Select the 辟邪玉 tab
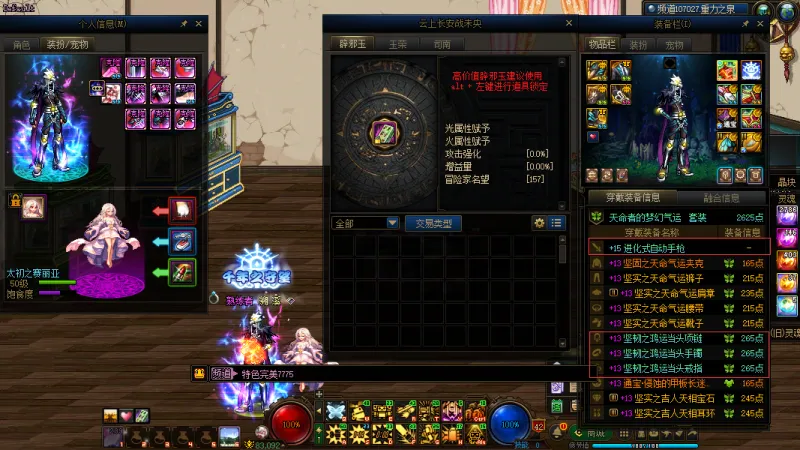This screenshot has width=800, height=450. tap(351, 45)
